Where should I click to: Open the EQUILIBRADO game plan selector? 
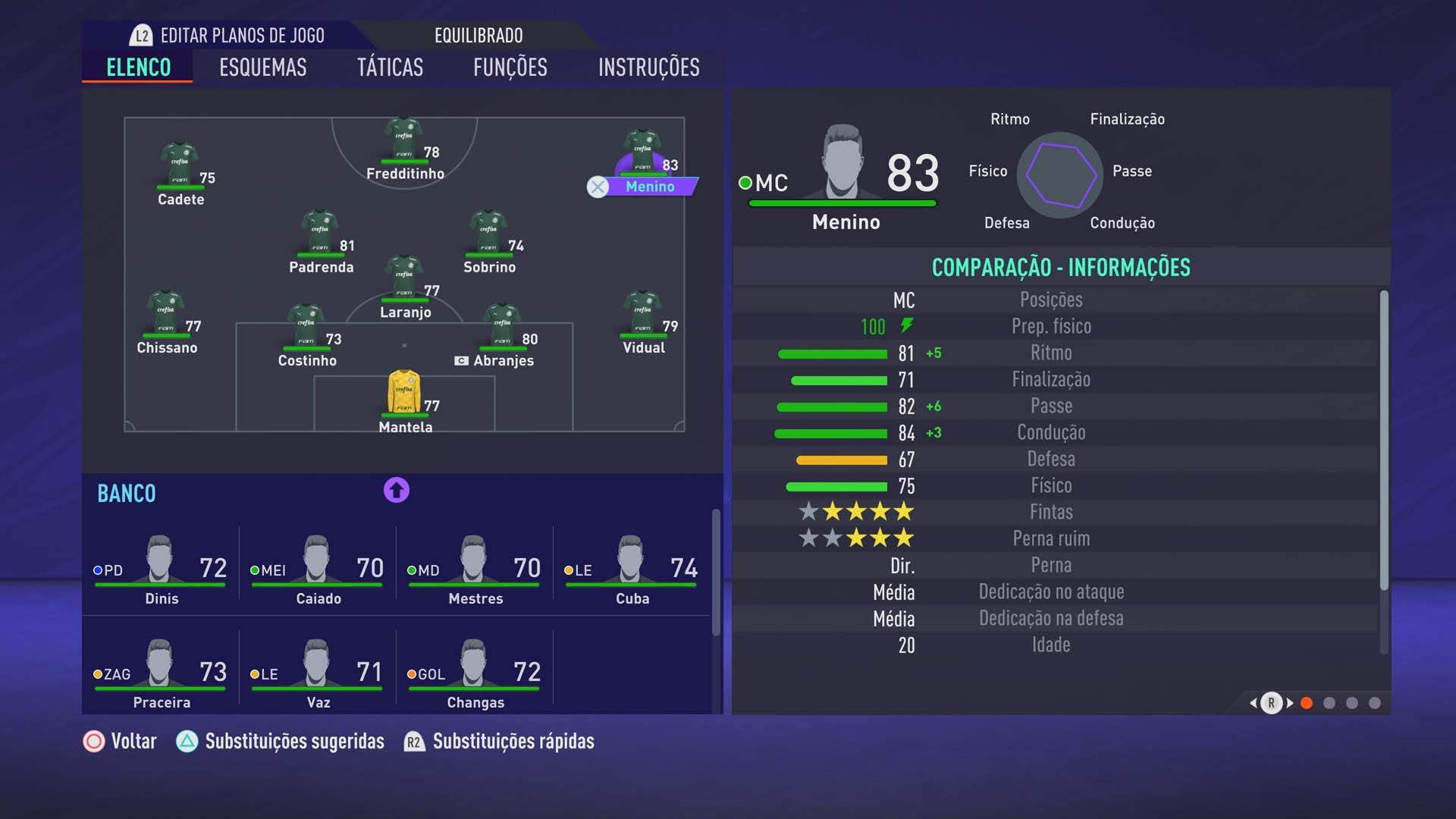tap(478, 35)
